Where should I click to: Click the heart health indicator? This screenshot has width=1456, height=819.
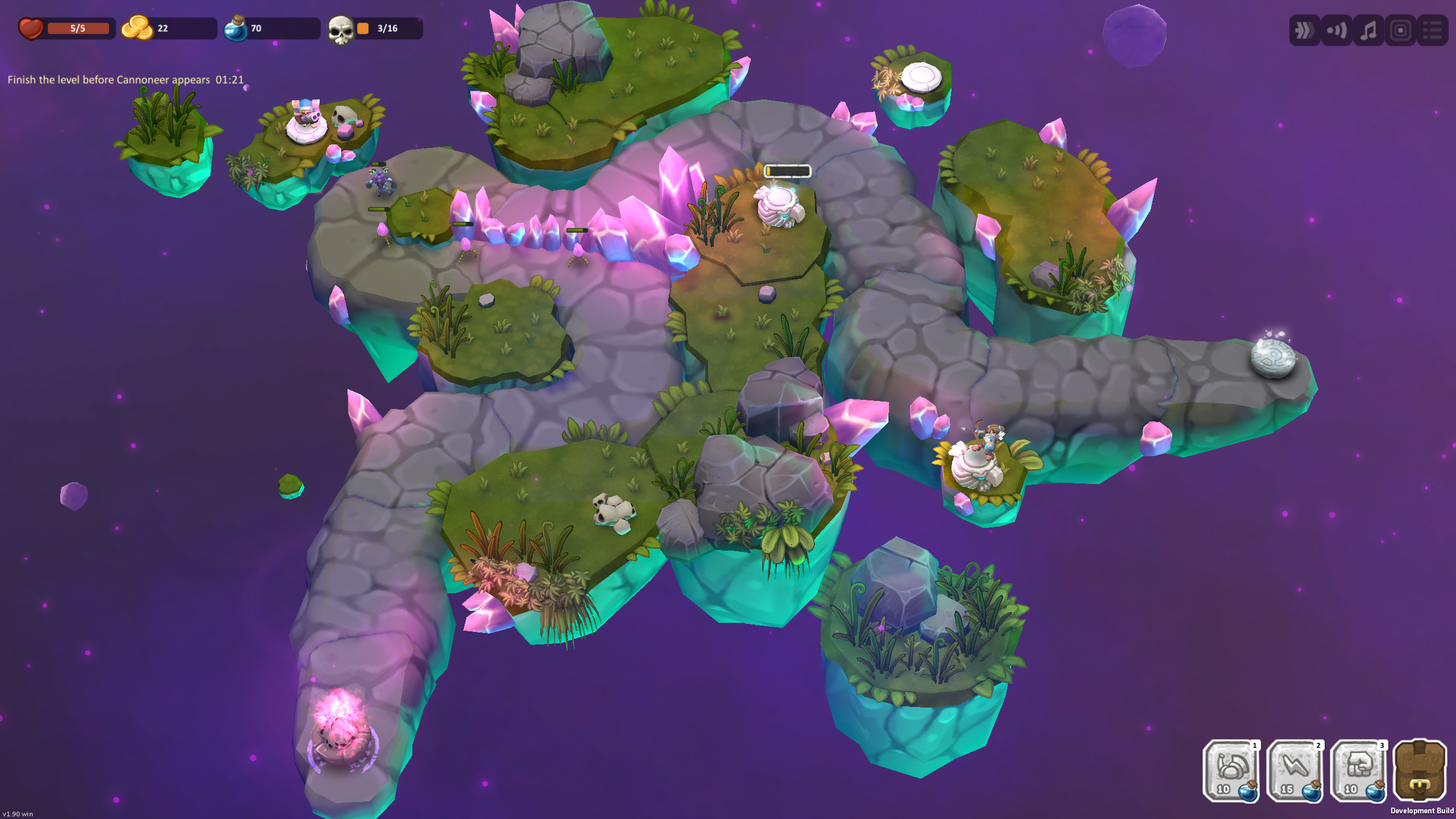31,27
